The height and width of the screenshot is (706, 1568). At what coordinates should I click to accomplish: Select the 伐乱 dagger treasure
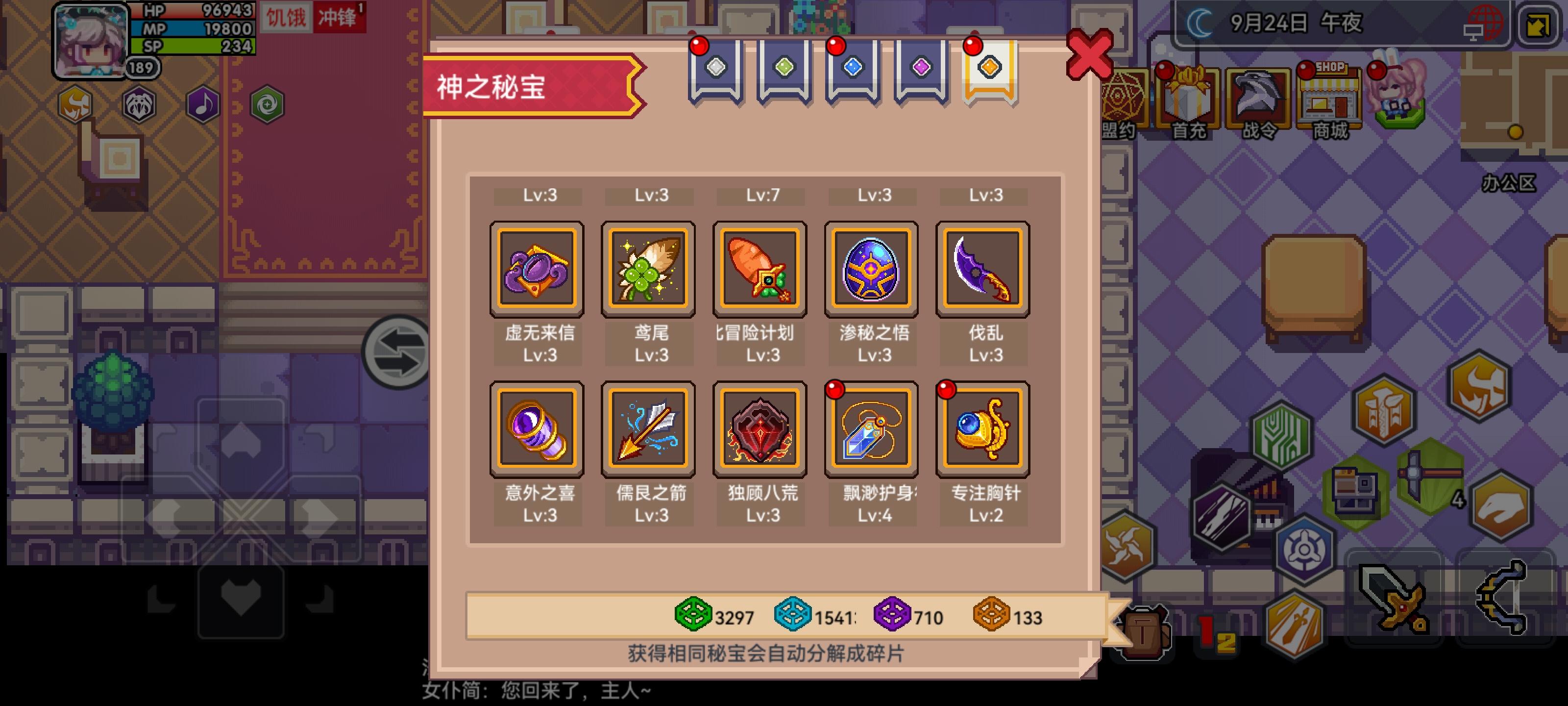[982, 270]
